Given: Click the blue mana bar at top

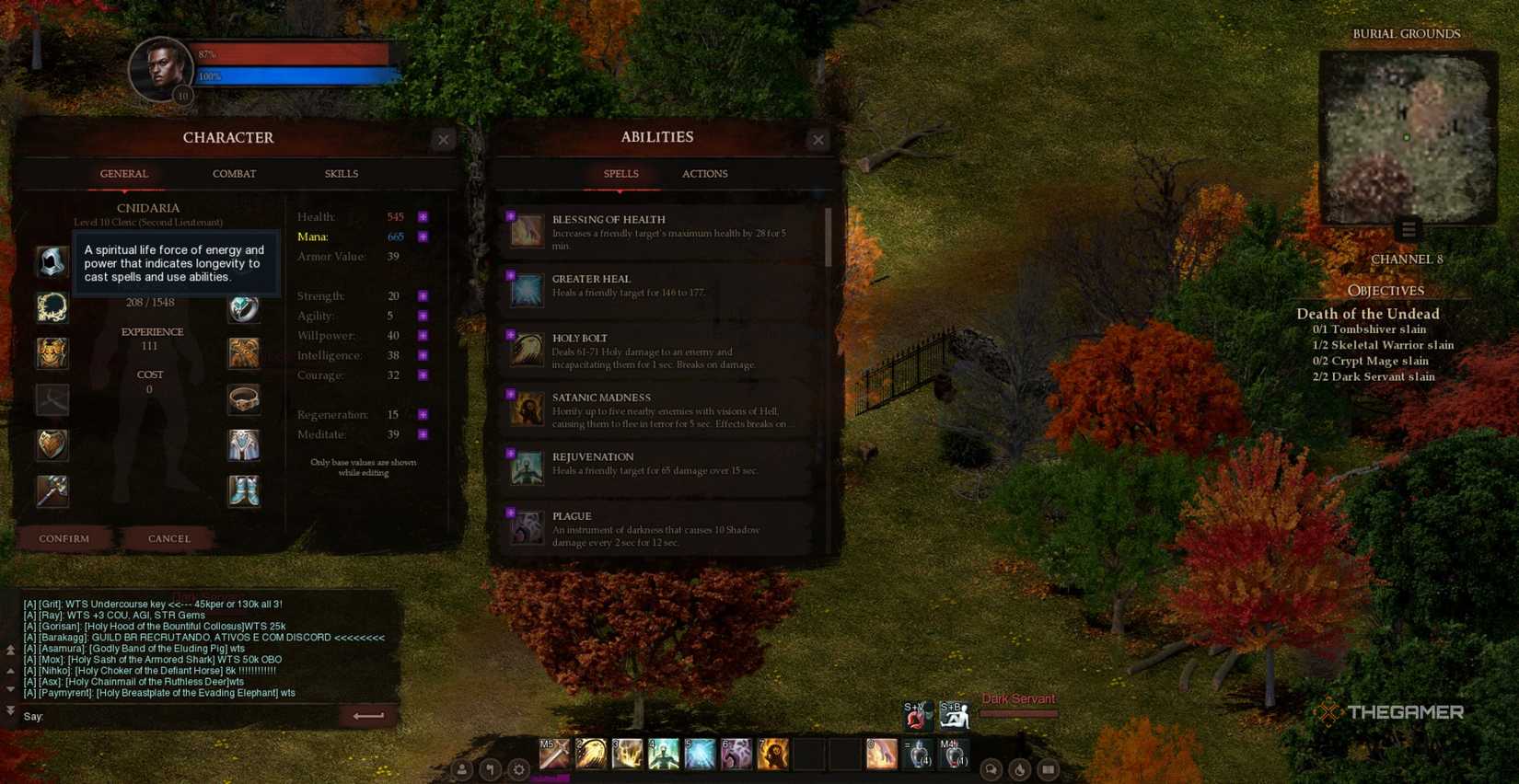Looking at the screenshot, I should click(295, 75).
